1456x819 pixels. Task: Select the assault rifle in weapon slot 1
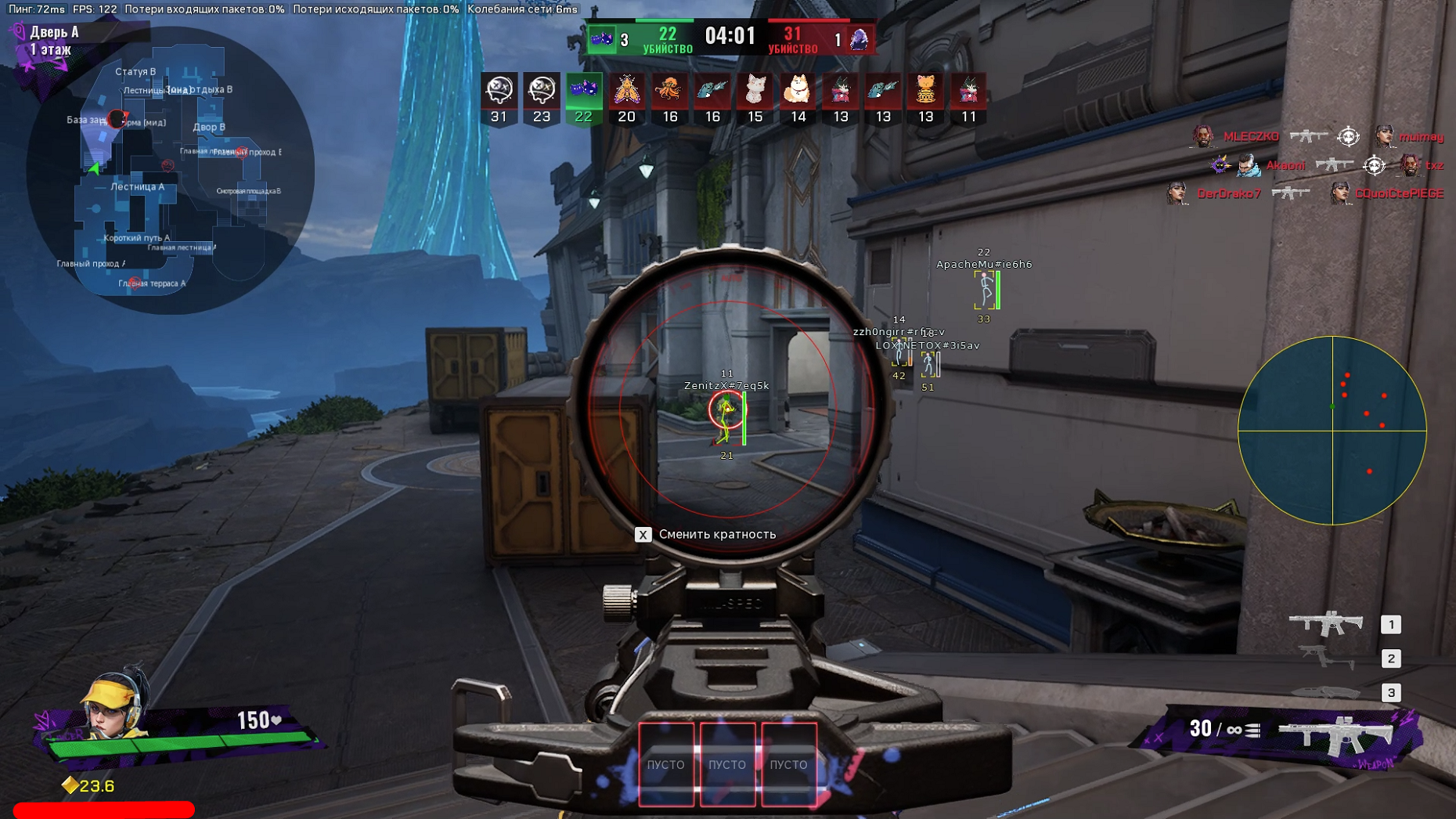click(1326, 623)
